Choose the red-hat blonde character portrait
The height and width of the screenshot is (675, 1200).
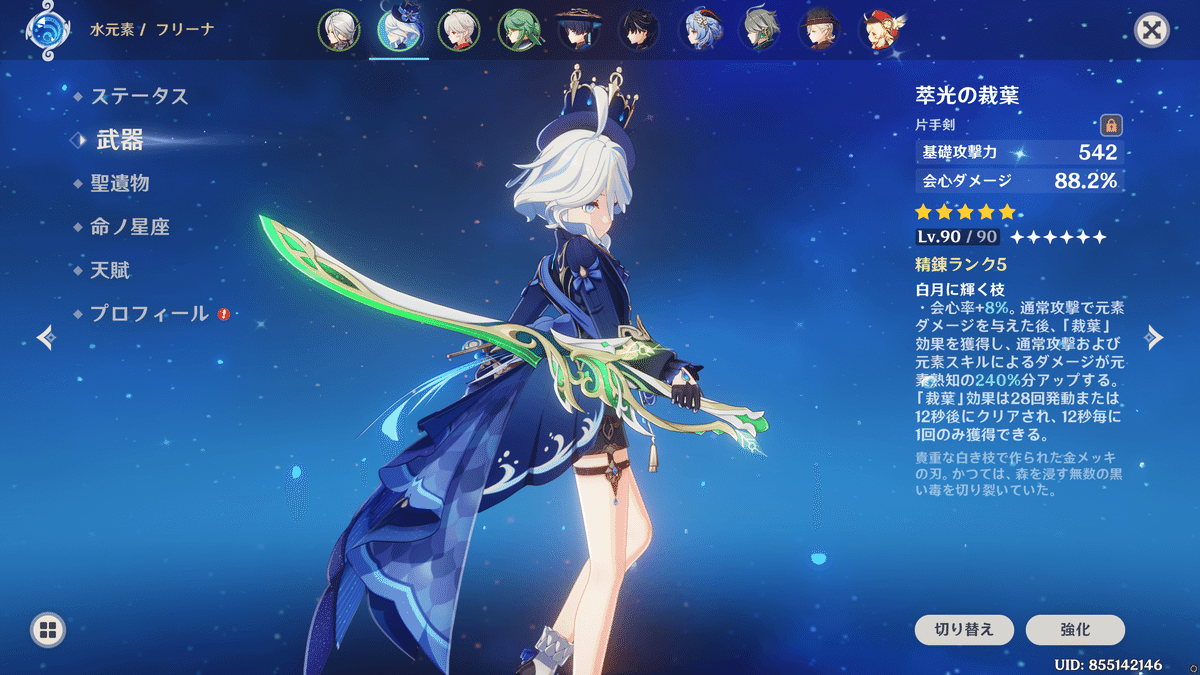click(880, 30)
